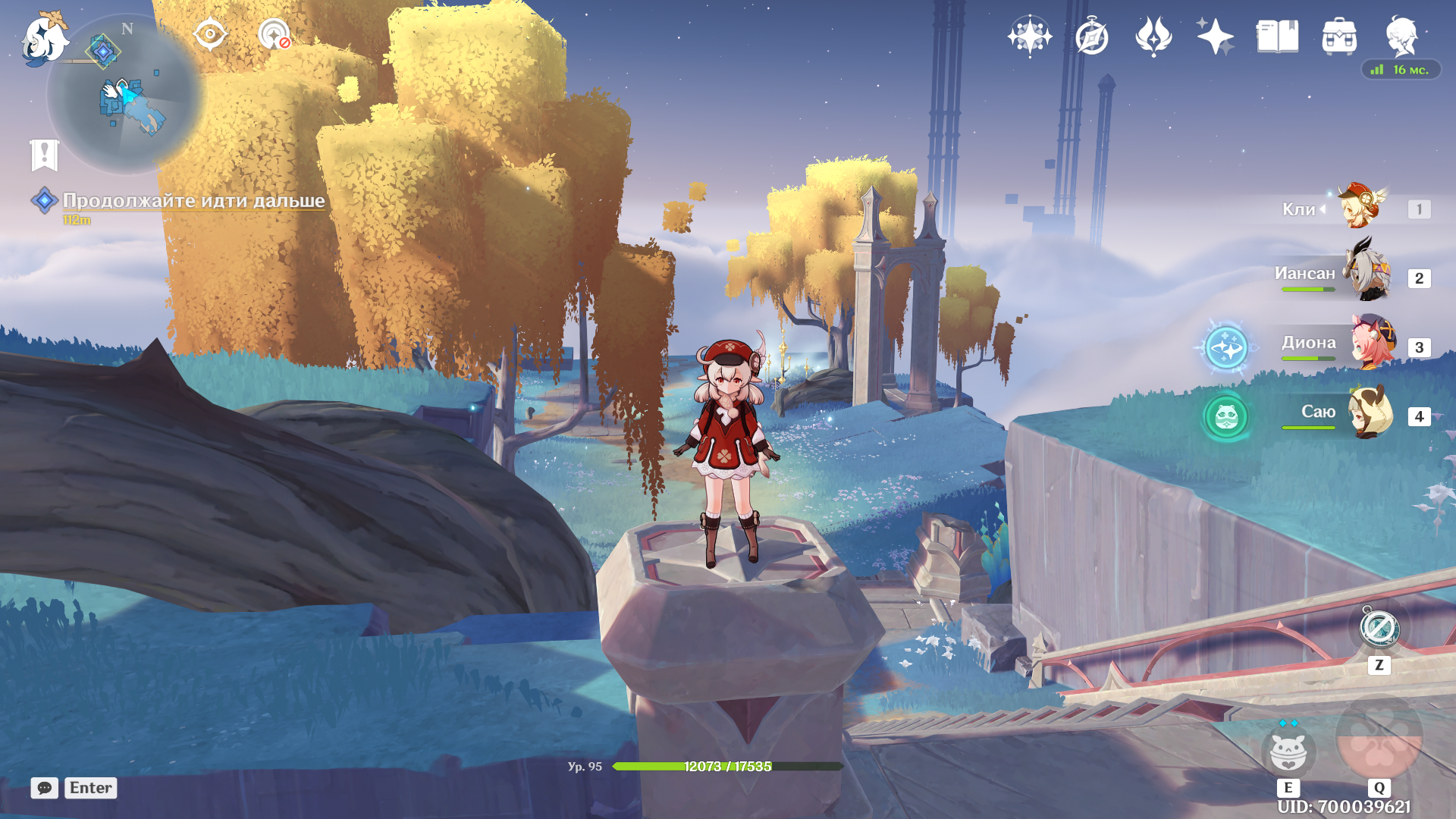Open the quest banner exclamation icon
The image size is (1456, 819).
coord(45,155)
